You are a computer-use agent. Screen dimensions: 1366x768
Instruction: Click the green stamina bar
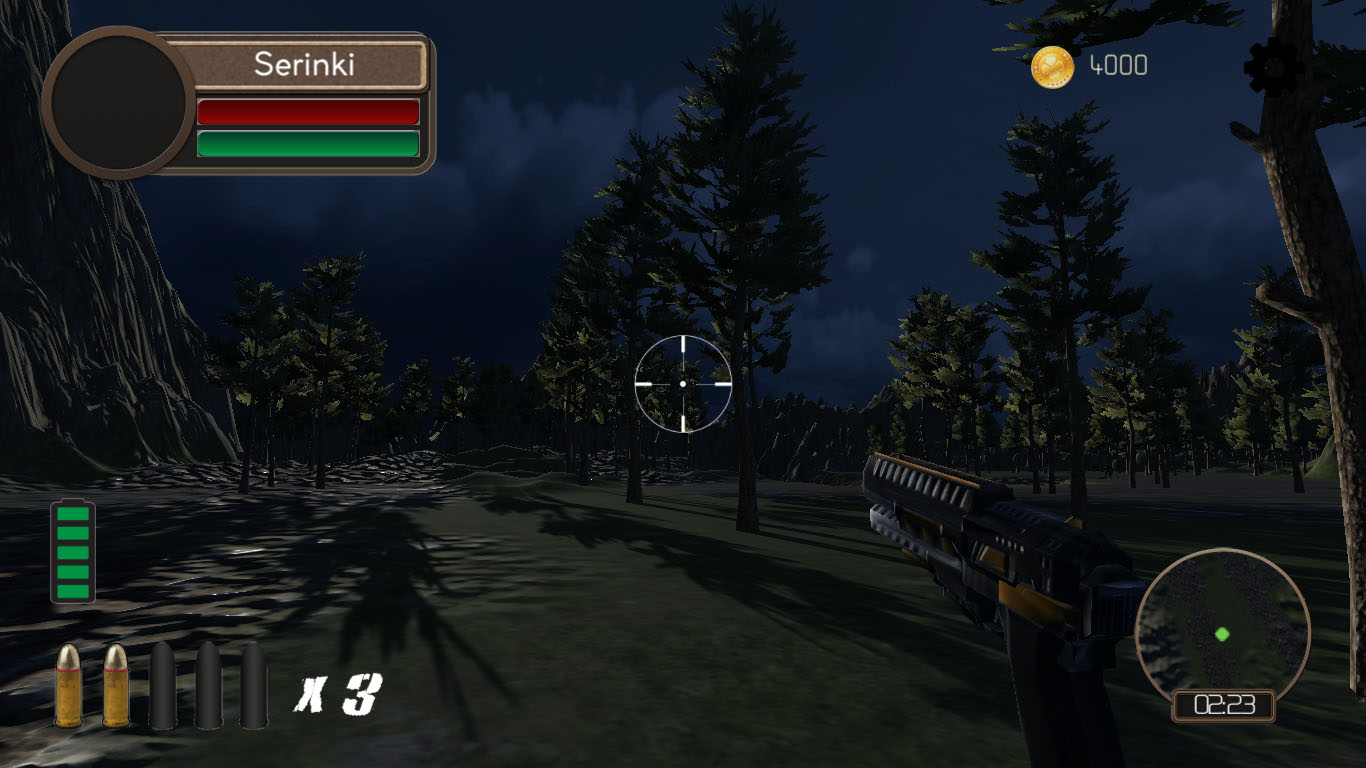(308, 143)
